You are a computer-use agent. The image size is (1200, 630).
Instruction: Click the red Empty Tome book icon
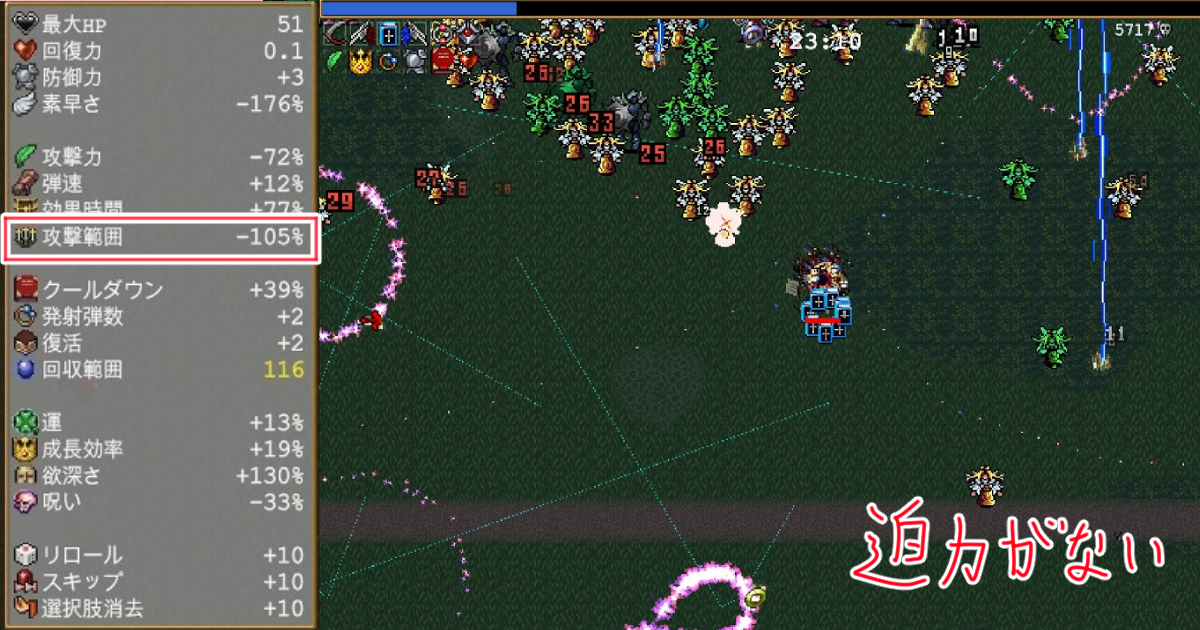click(x=443, y=62)
